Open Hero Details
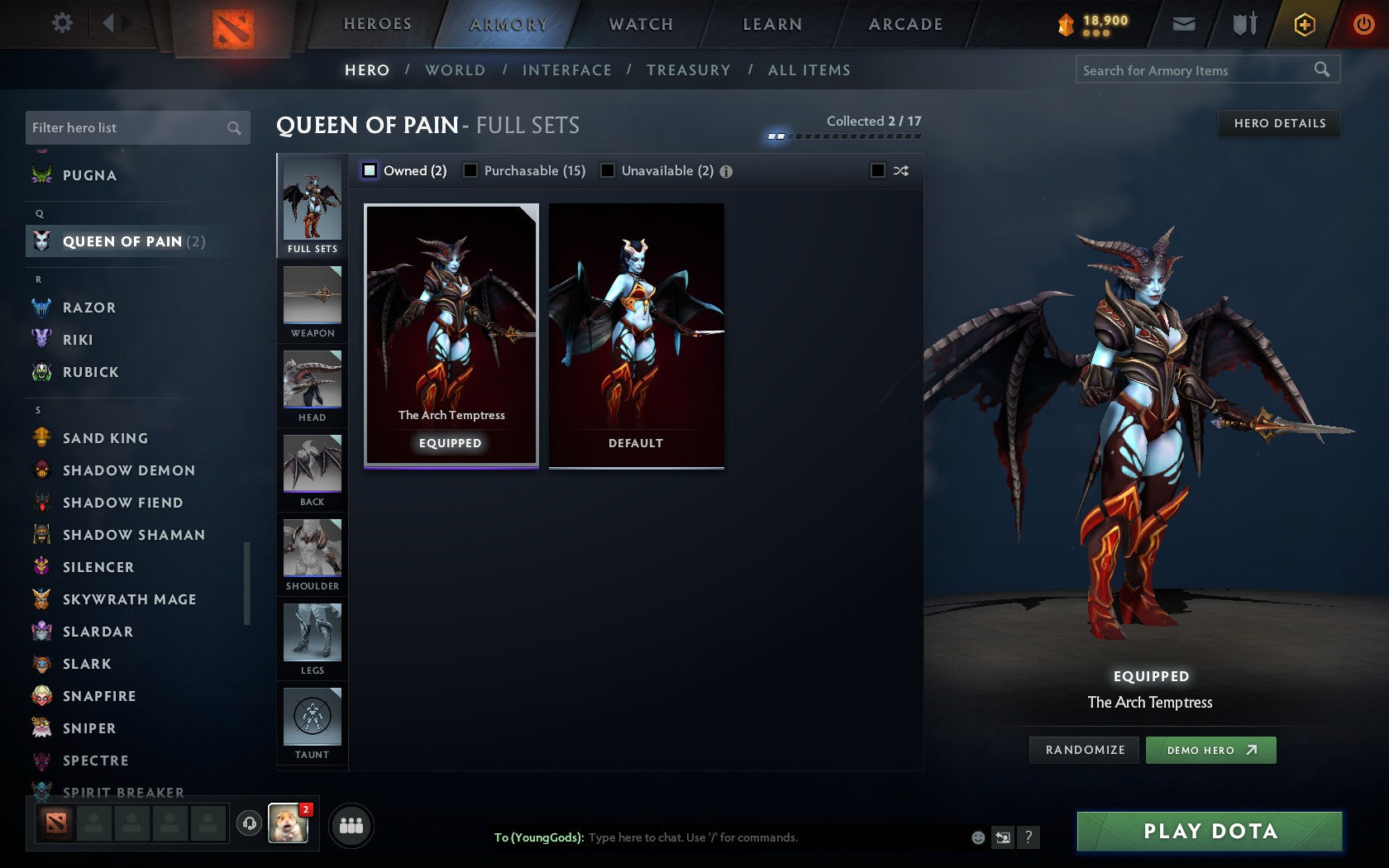The width and height of the screenshot is (1389, 868). [1278, 123]
